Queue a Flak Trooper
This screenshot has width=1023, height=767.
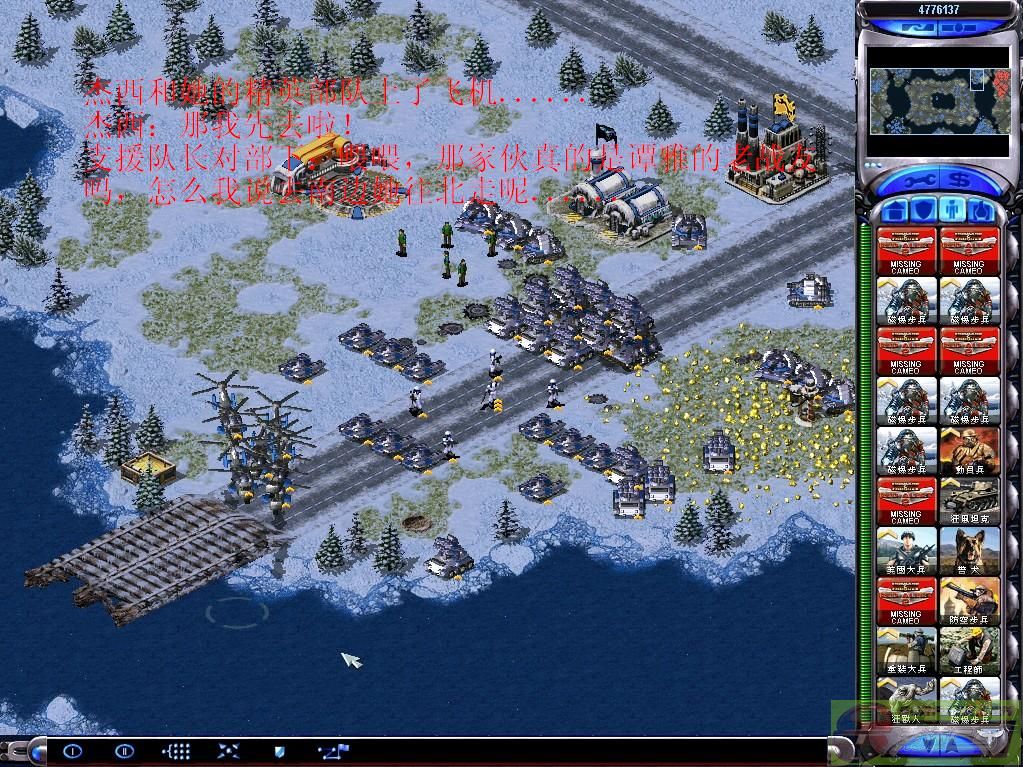pos(970,601)
